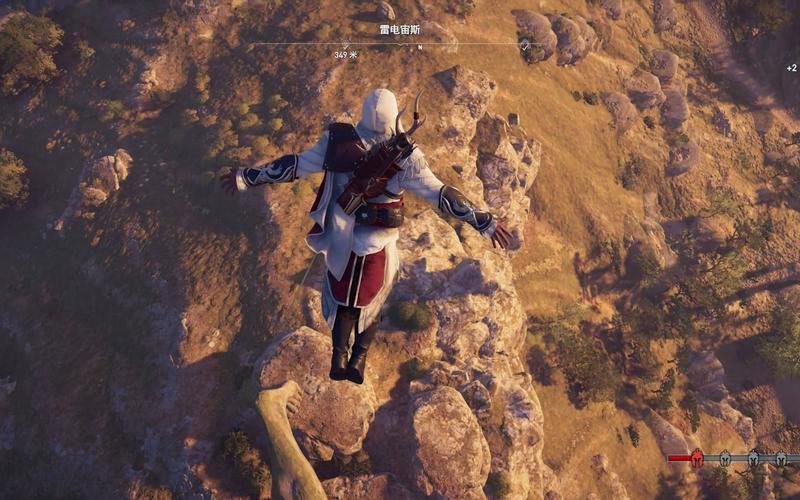Click the compass objective marker above 349 米
This screenshot has height=500, width=800.
click(346, 45)
